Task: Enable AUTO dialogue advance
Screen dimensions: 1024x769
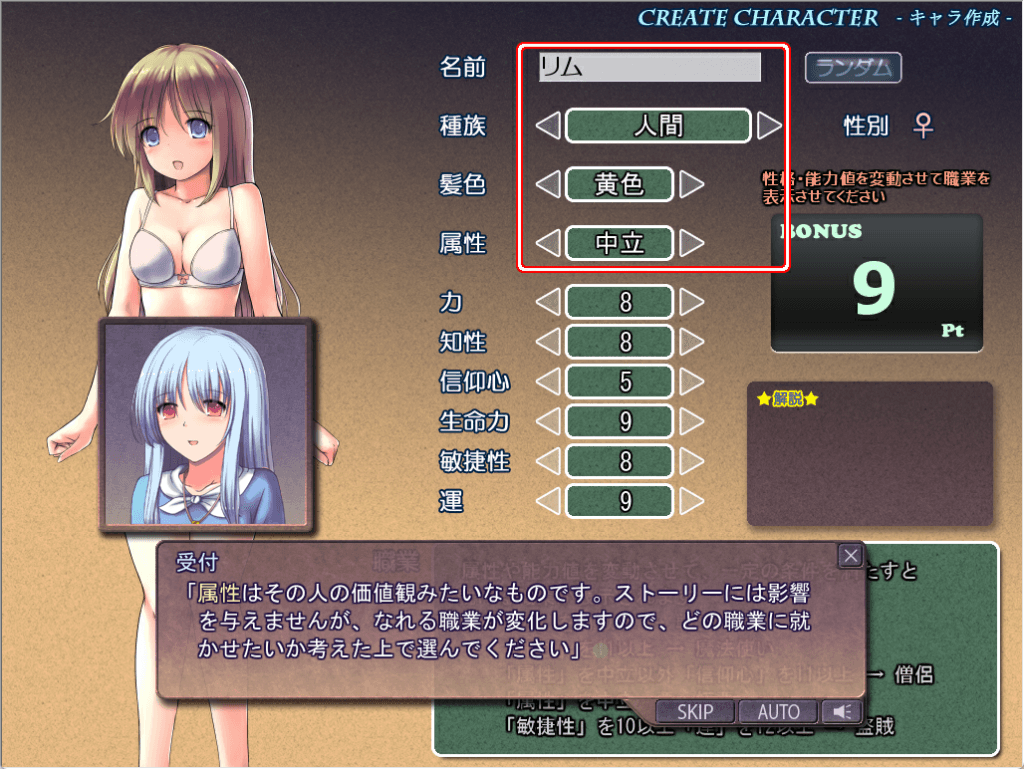Action: 779,712
